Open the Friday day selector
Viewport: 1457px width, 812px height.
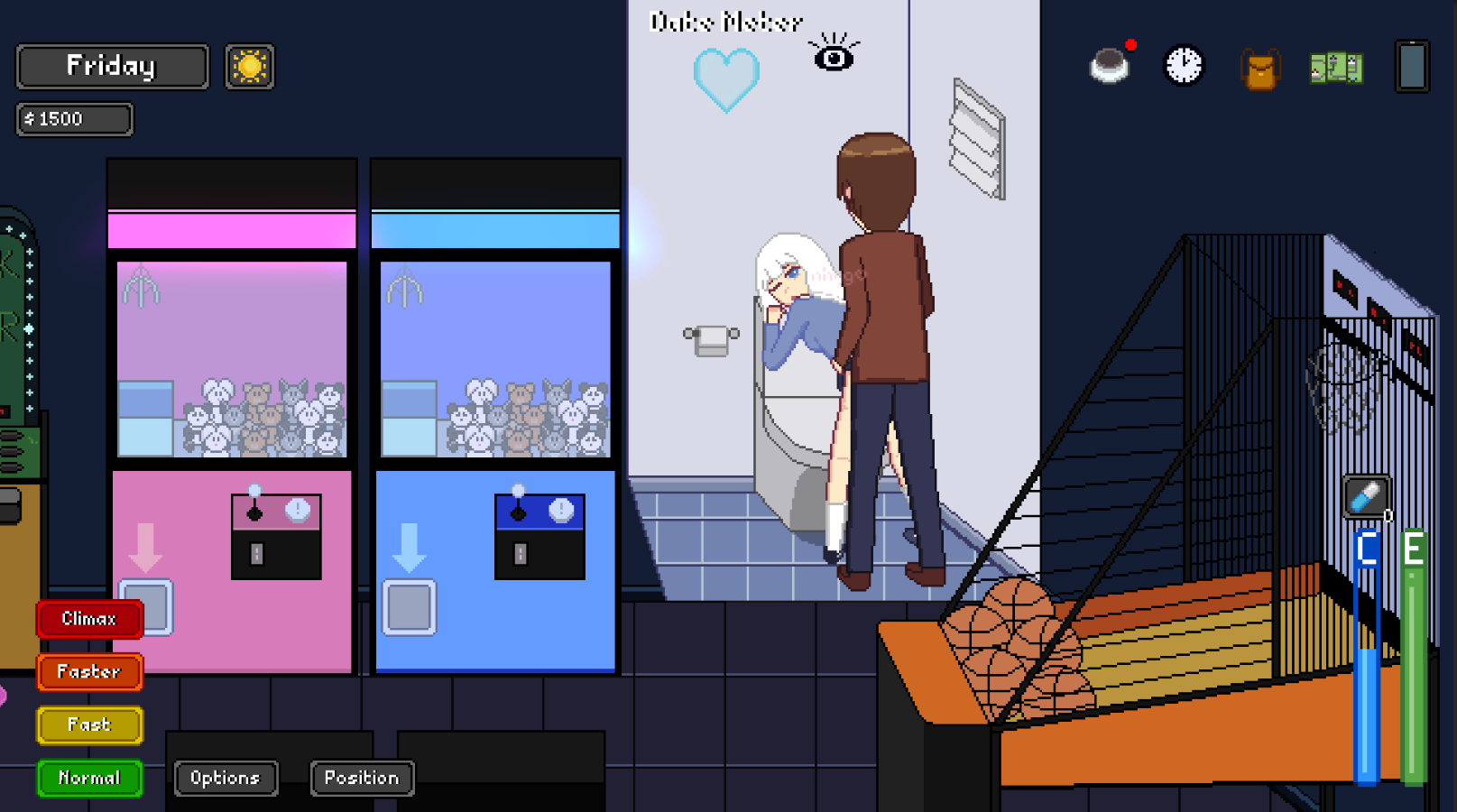[111, 65]
